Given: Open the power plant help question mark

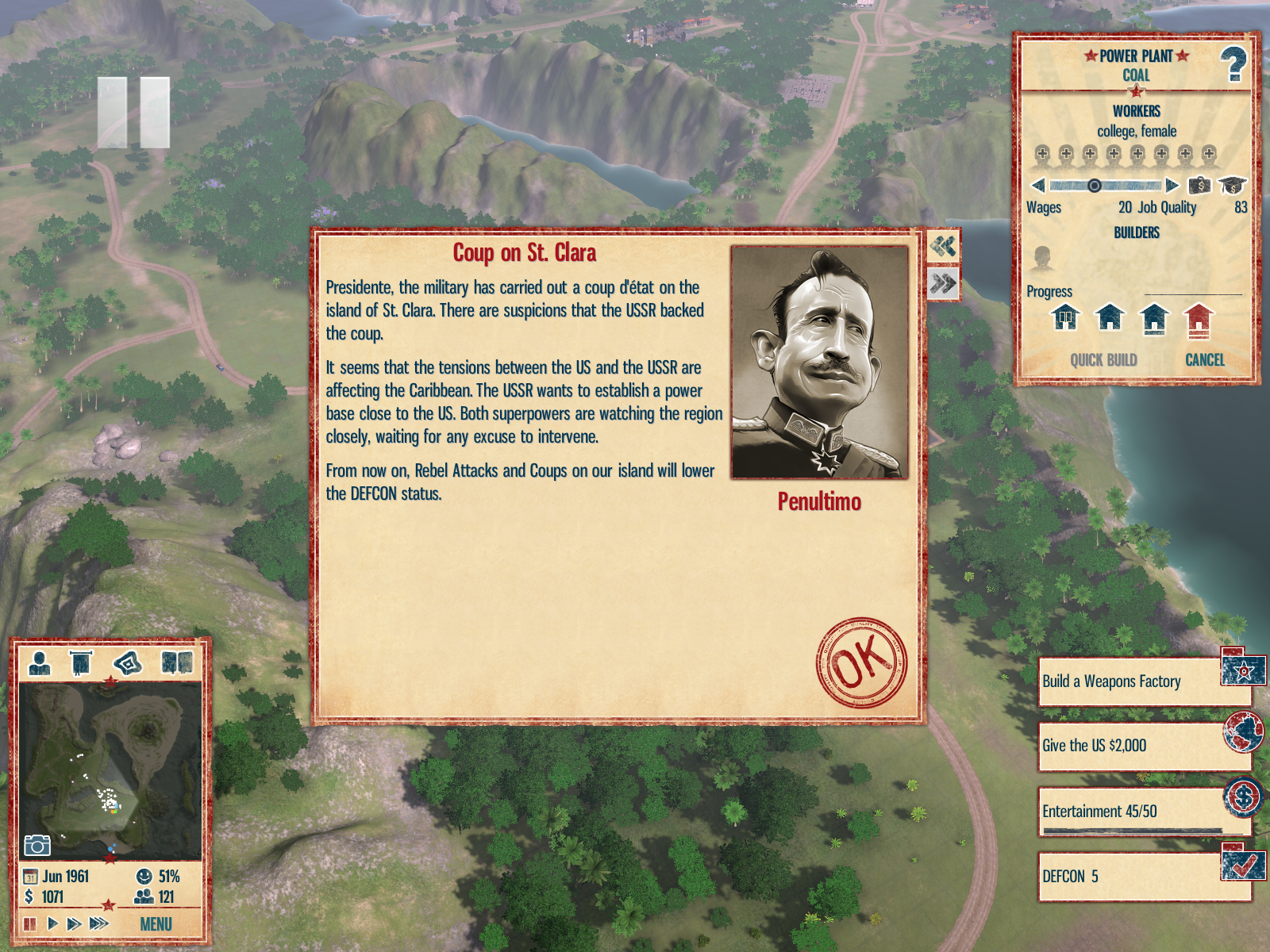Looking at the screenshot, I should (1233, 64).
